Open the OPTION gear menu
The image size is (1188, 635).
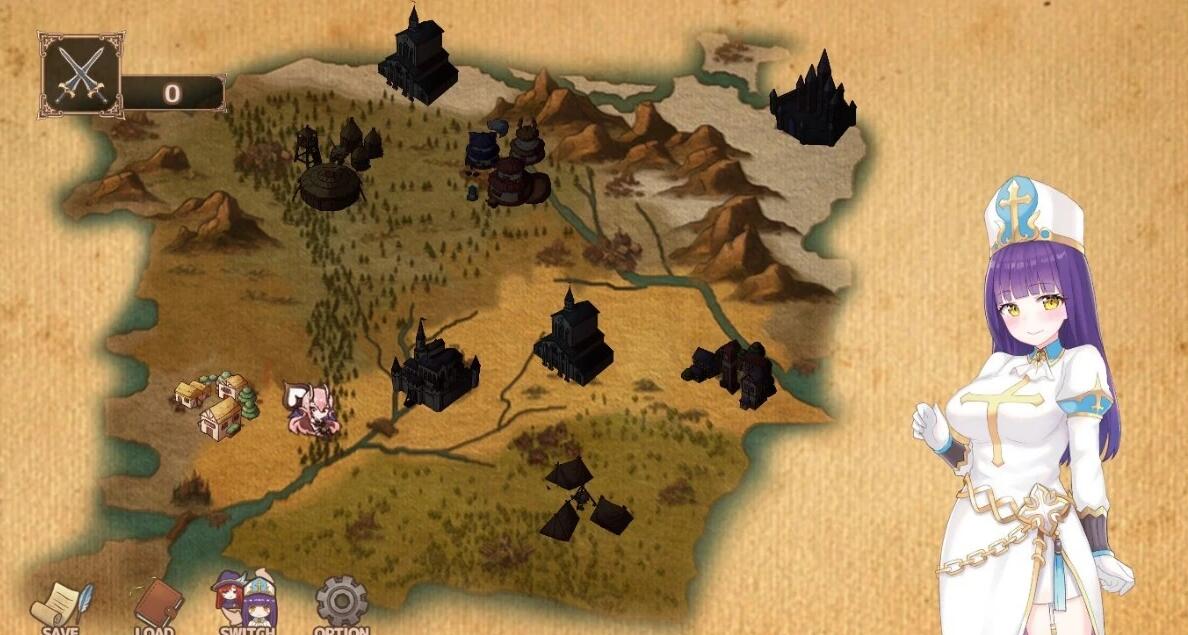[x=342, y=602]
